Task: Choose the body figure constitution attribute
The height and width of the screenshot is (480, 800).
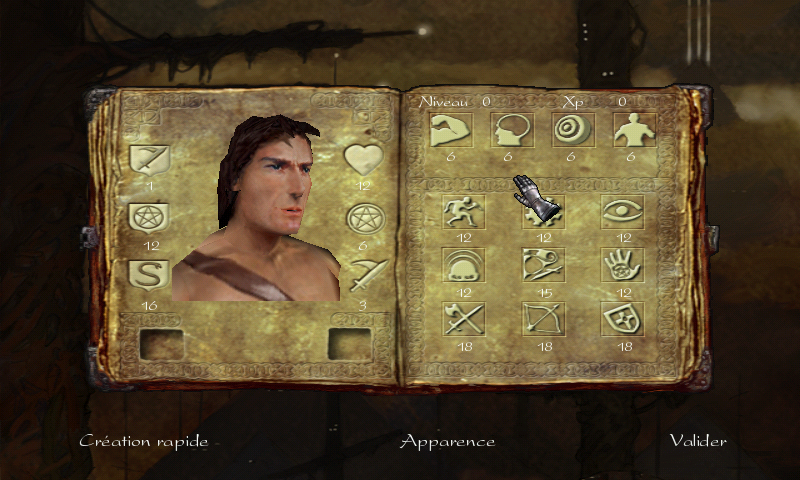Action: coord(631,130)
